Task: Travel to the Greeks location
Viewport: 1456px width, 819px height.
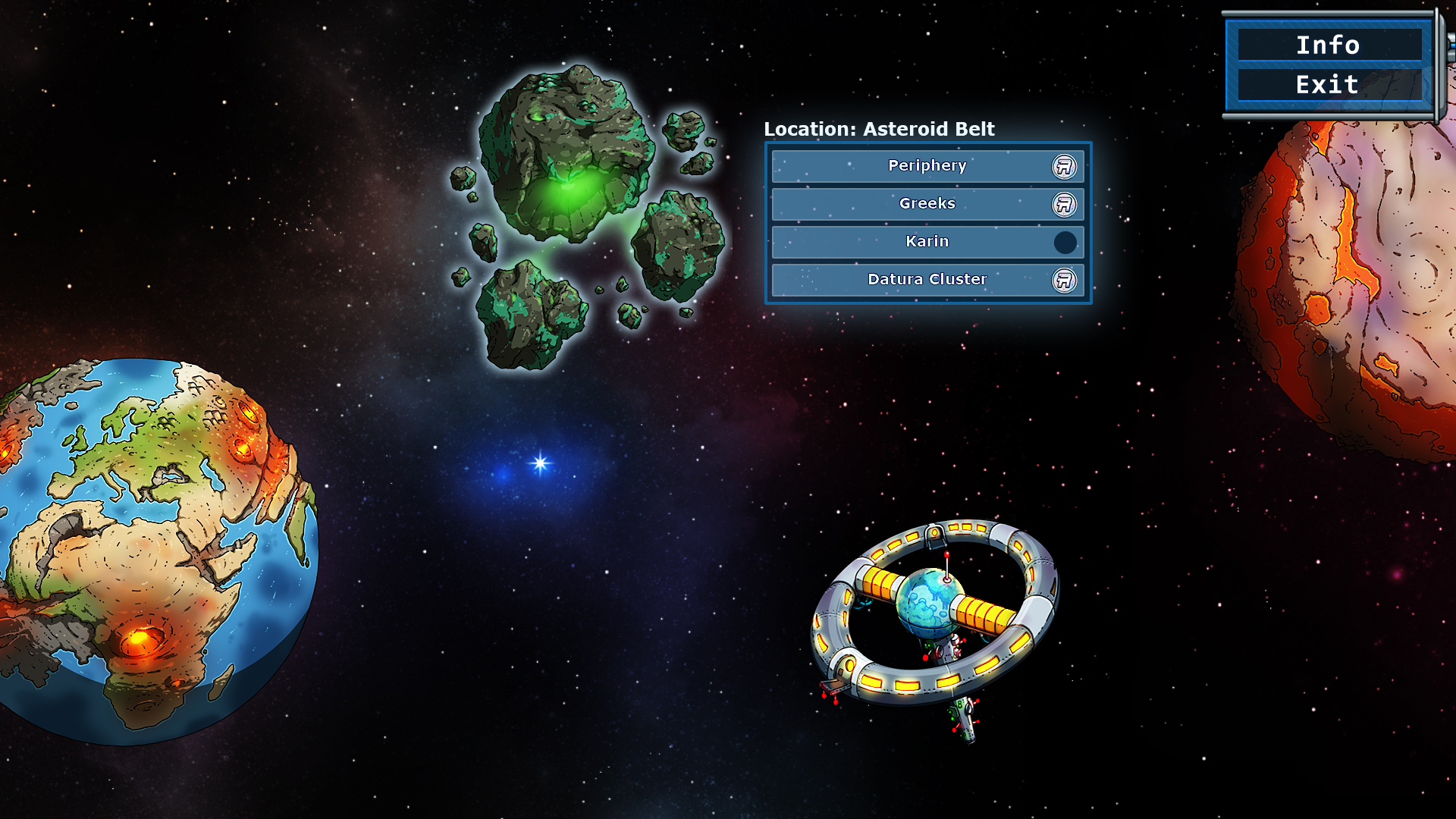Action: (928, 204)
